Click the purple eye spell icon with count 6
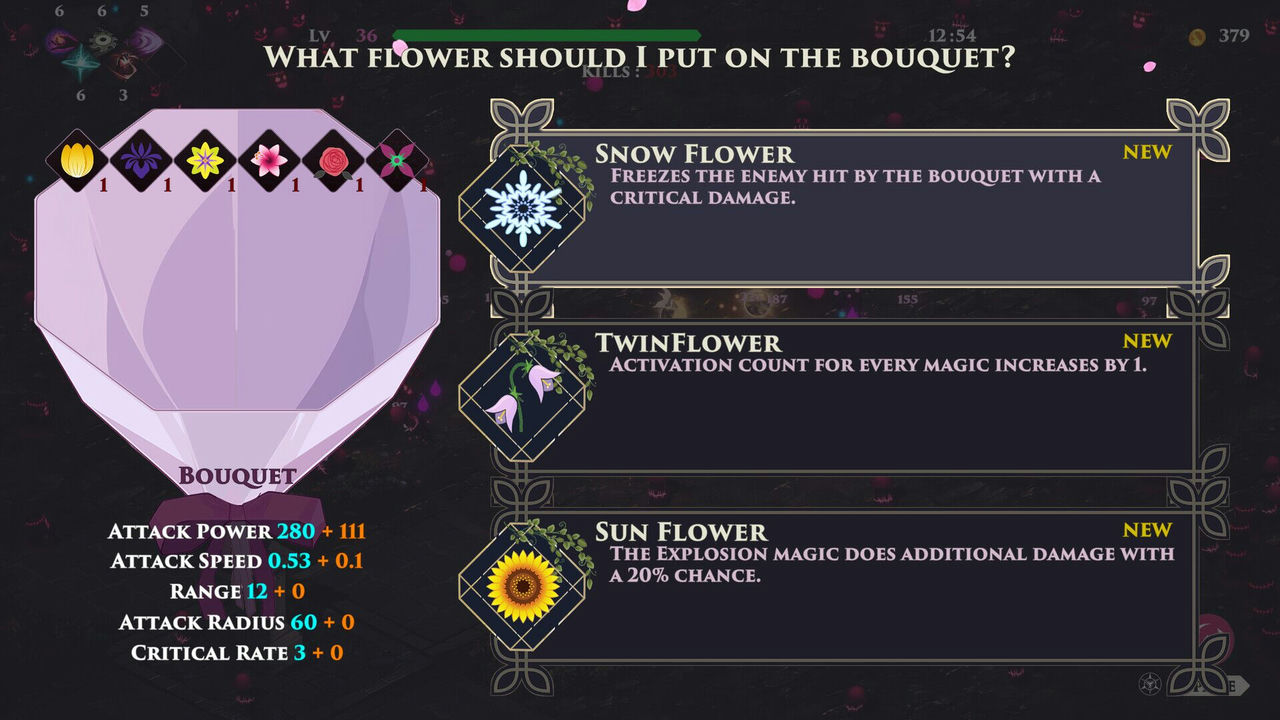Screen dimensions: 1280x720 click(x=60, y=41)
